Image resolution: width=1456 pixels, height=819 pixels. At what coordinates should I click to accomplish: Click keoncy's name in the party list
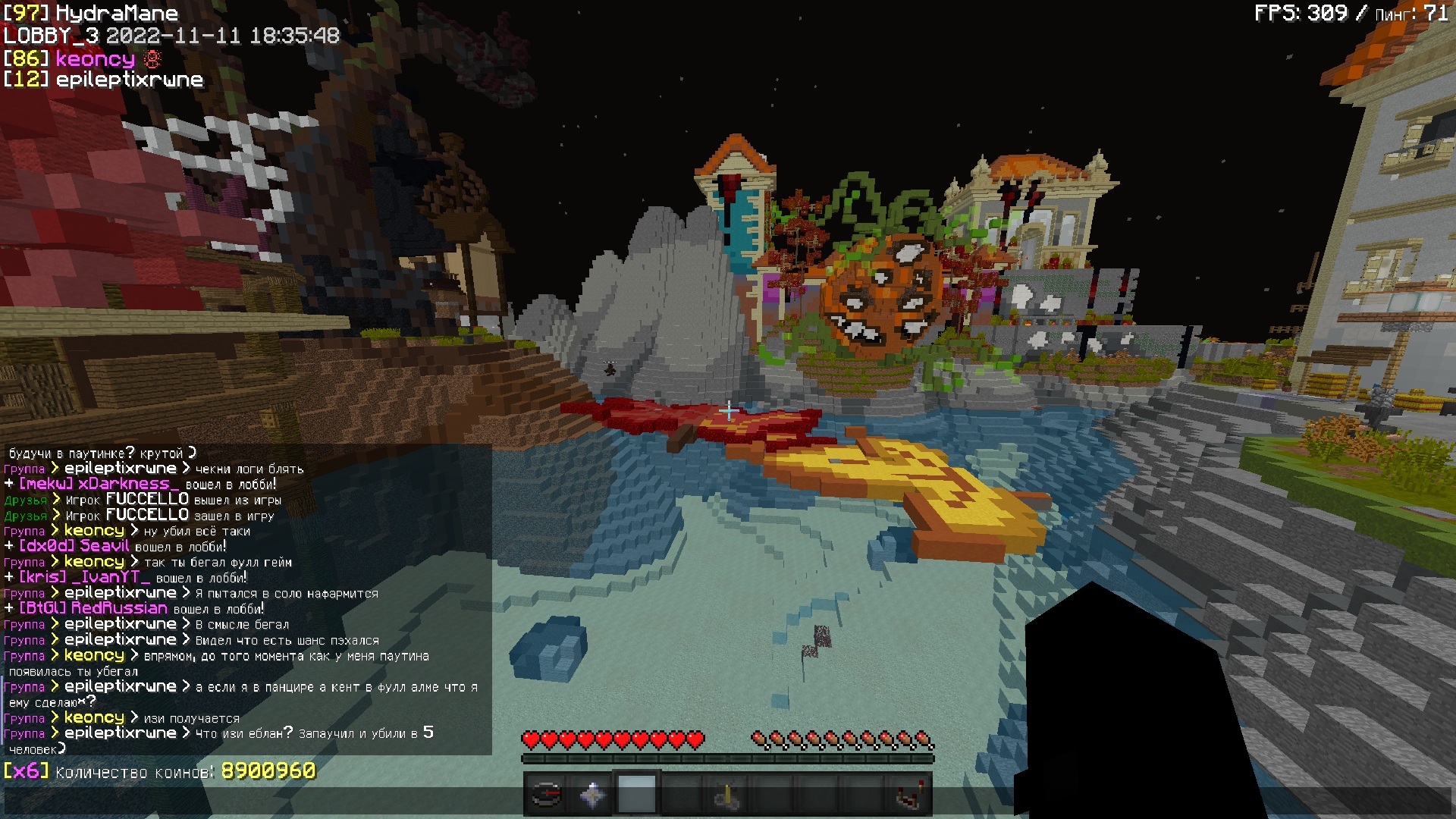pos(95,59)
